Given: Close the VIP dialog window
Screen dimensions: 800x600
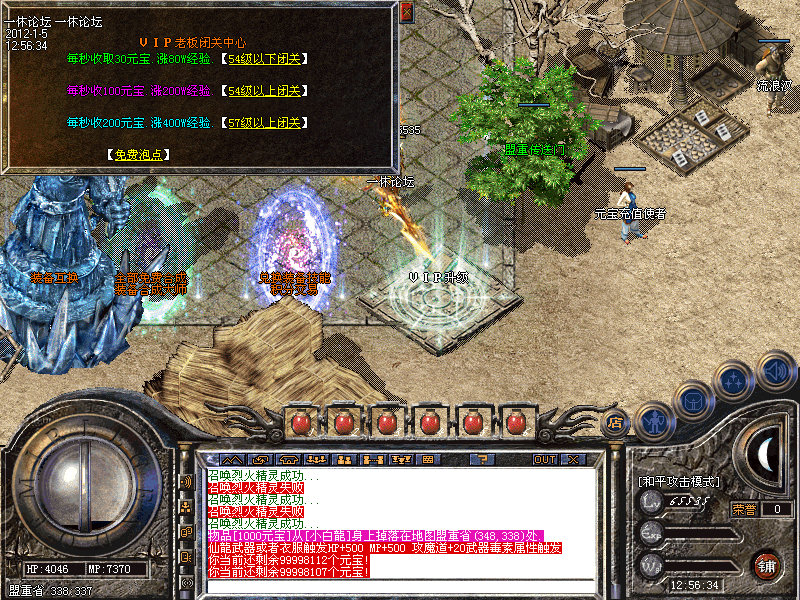Looking at the screenshot, I should click(x=406, y=12).
